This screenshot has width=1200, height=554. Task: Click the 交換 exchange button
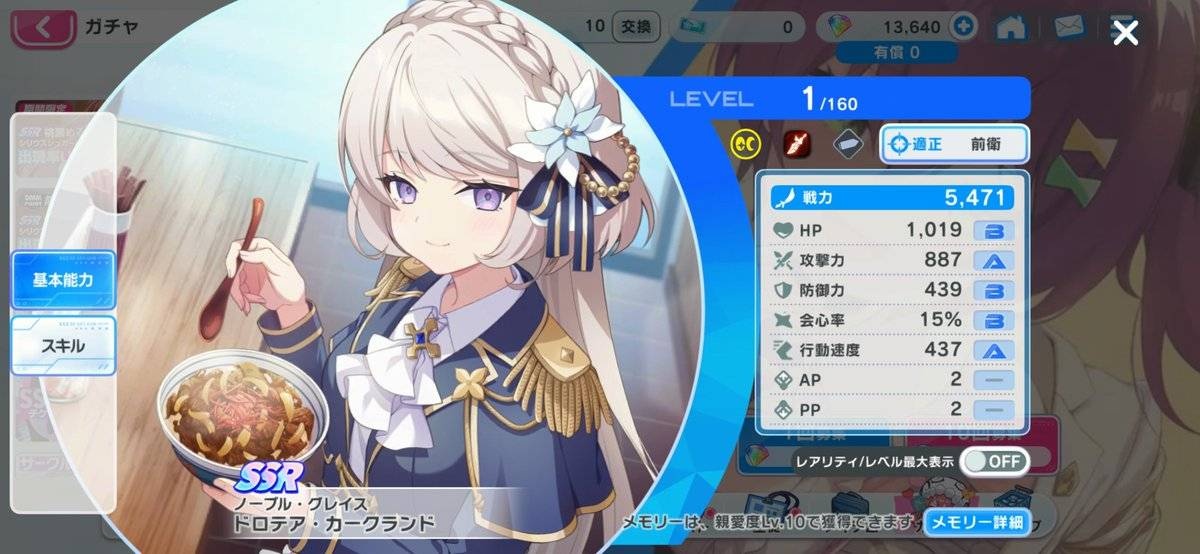tap(632, 26)
